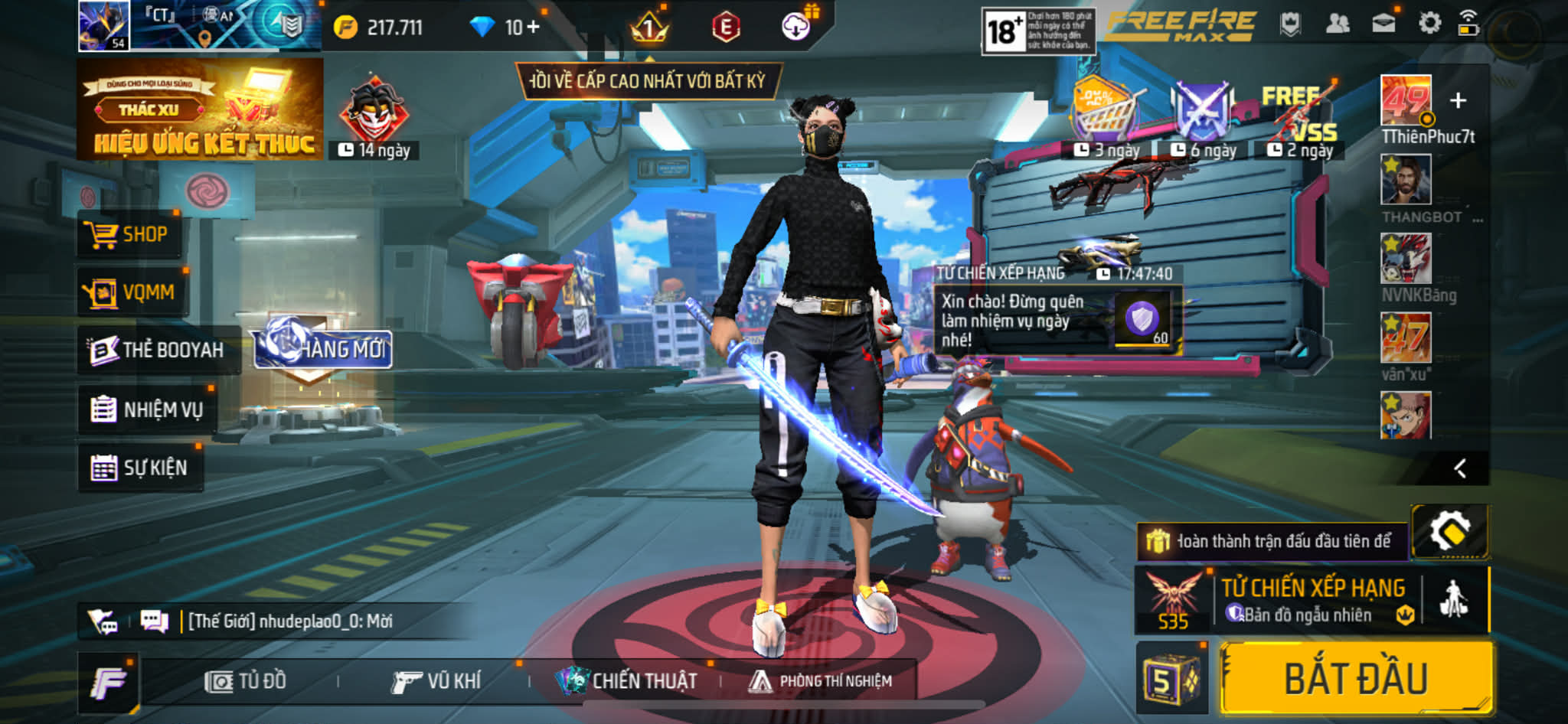Image resolution: width=1568 pixels, height=724 pixels.
Task: Open the player profile avatar
Action: [x=104, y=26]
